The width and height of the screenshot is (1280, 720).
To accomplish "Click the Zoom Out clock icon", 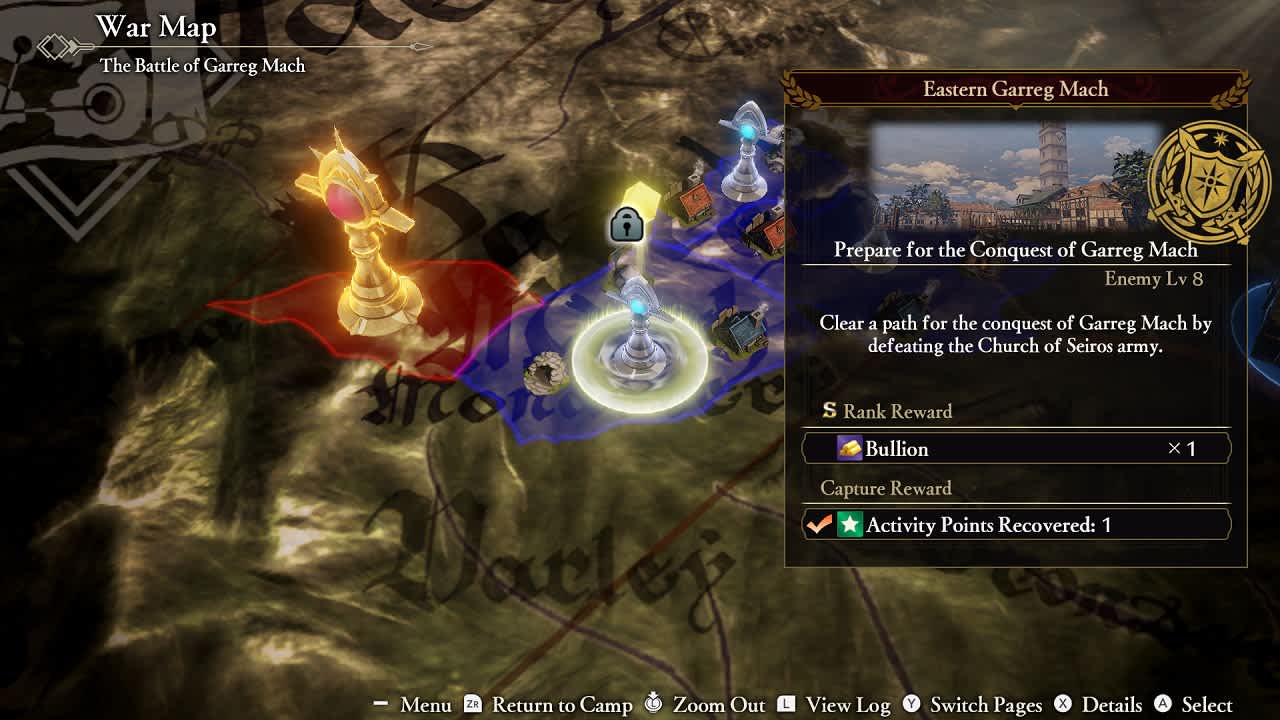I will [x=654, y=703].
